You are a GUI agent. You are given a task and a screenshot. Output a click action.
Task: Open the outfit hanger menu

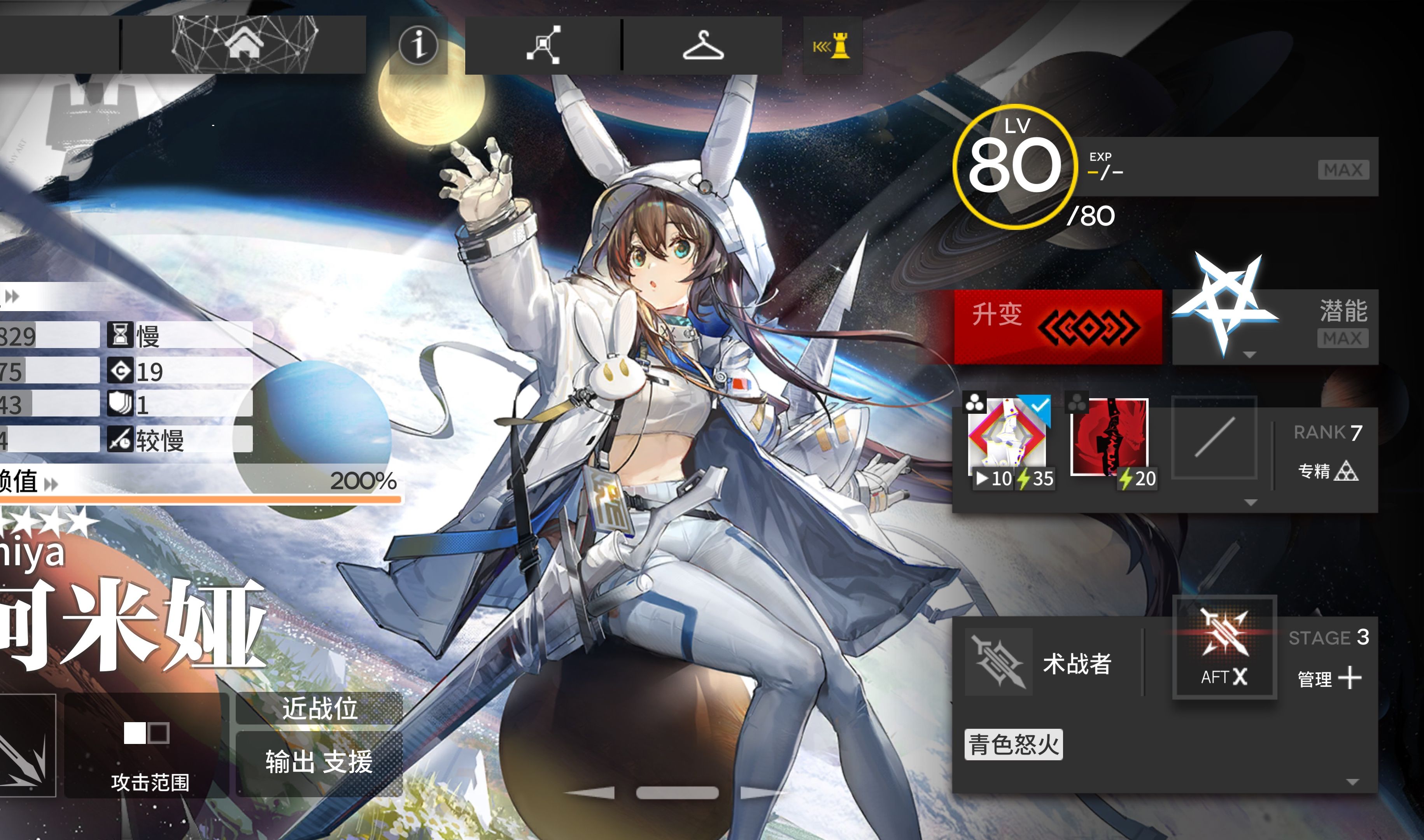pos(702,44)
